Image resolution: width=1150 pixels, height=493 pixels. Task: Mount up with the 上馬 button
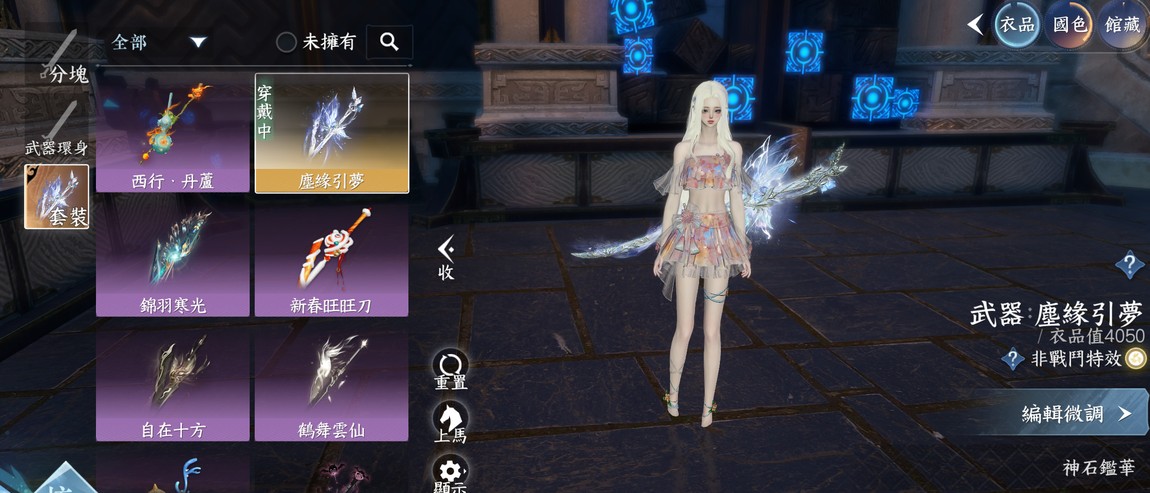point(450,422)
